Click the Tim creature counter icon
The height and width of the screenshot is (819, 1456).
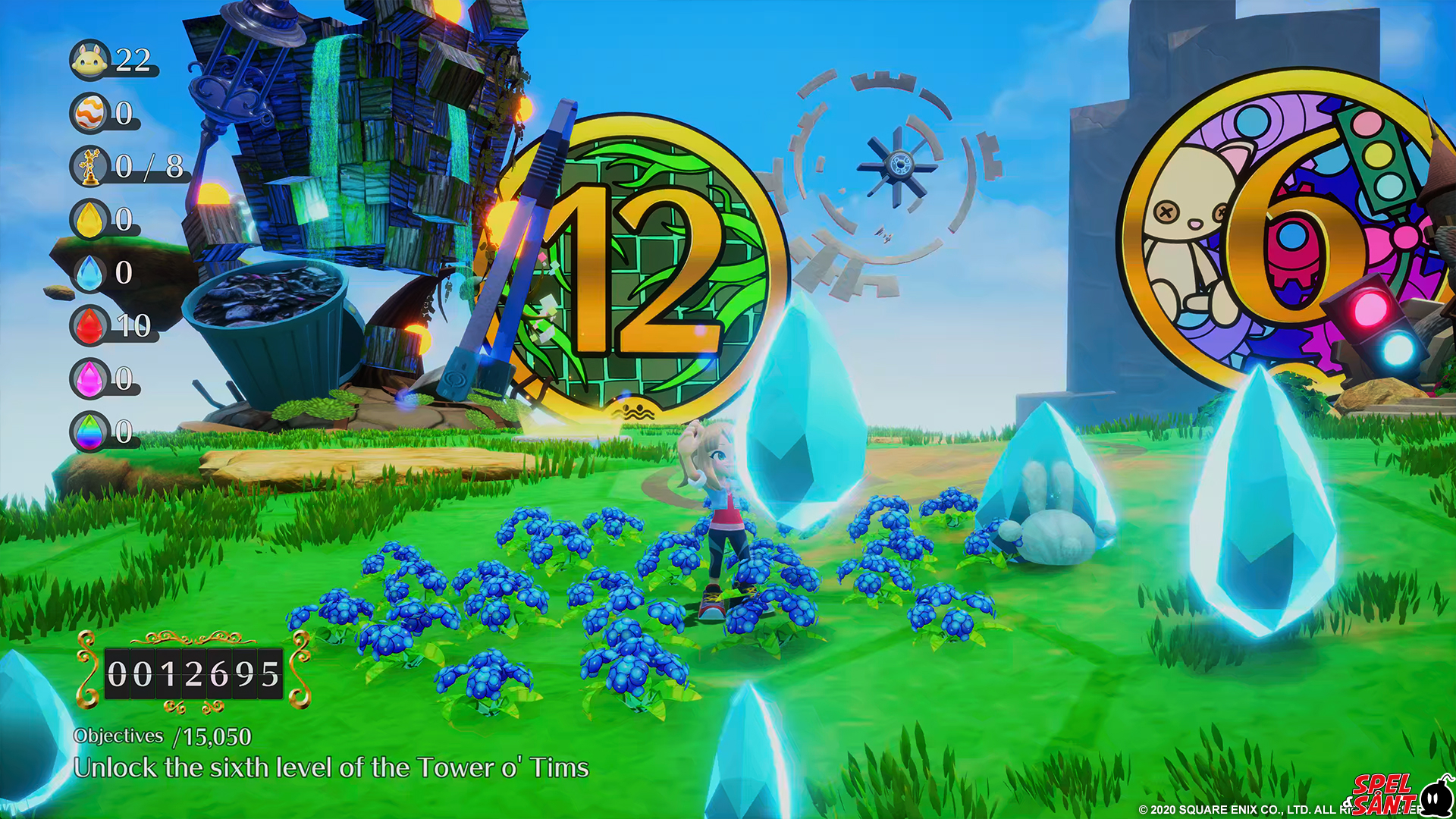(x=90, y=60)
